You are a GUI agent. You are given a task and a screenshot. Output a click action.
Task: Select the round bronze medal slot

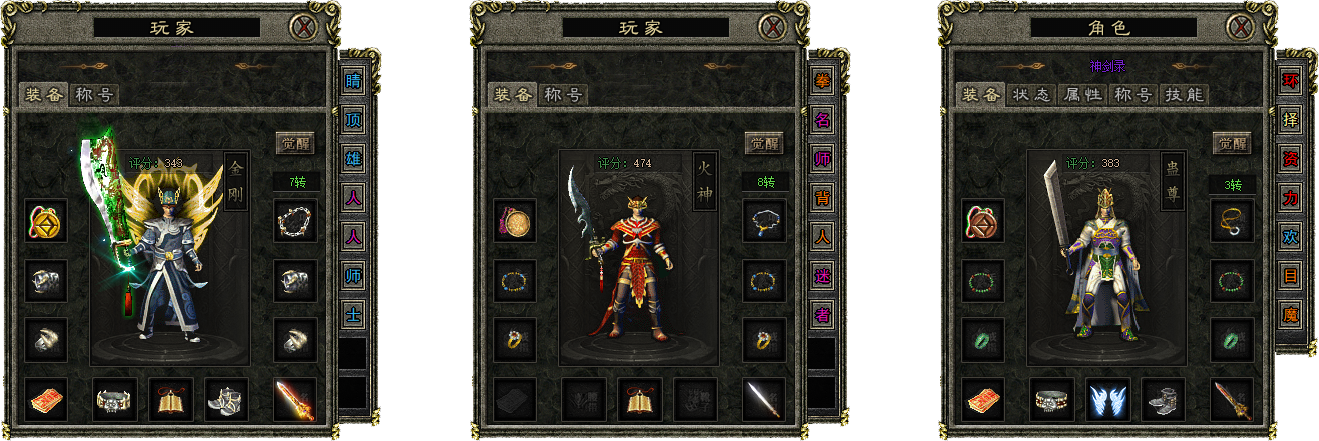514,220
